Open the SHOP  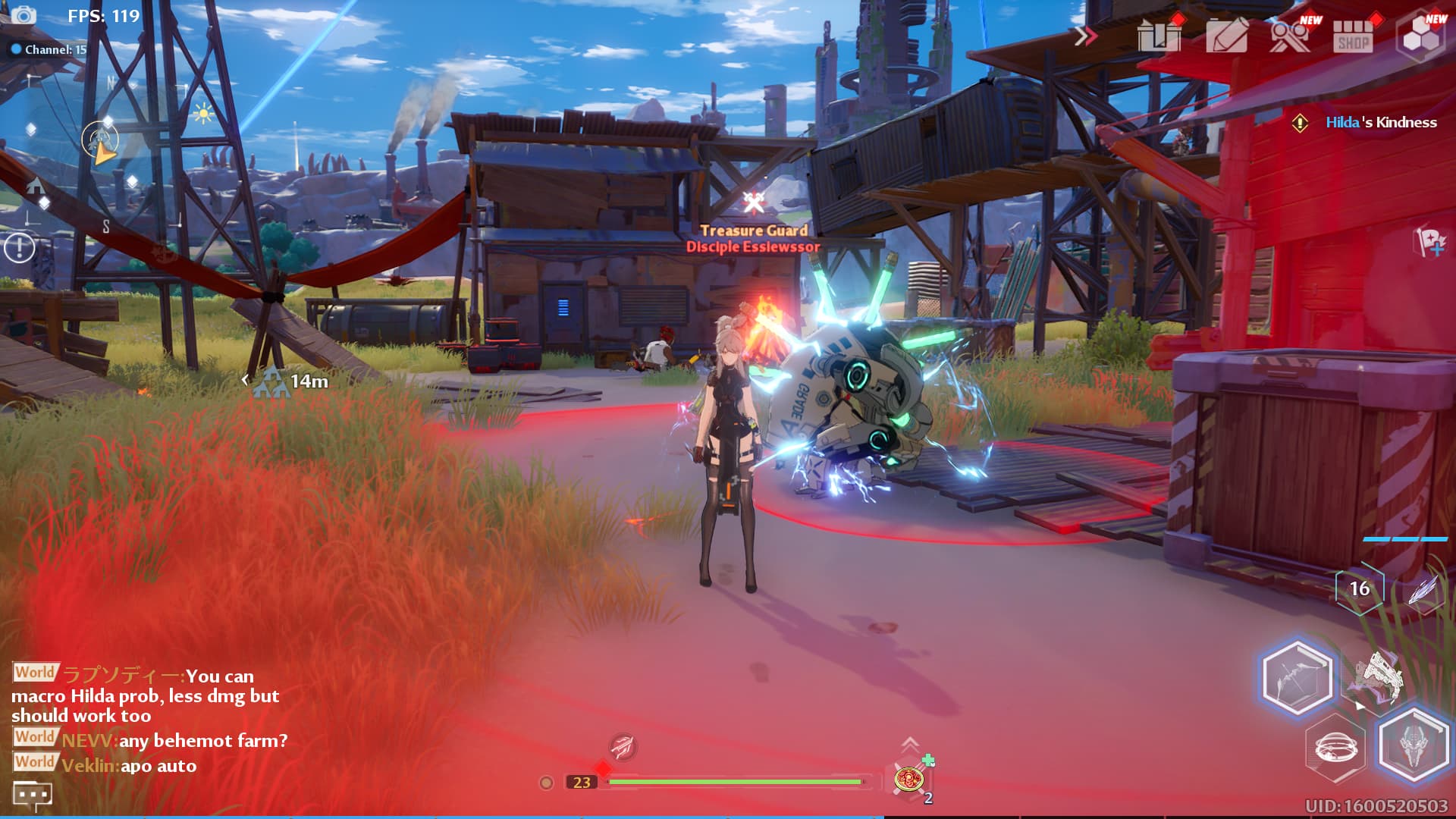[x=1353, y=35]
